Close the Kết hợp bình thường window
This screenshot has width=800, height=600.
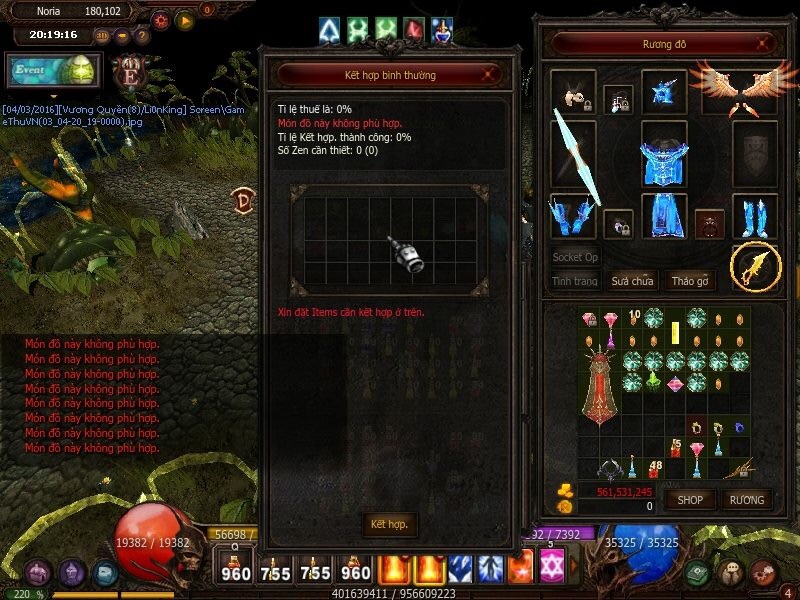[x=487, y=74]
